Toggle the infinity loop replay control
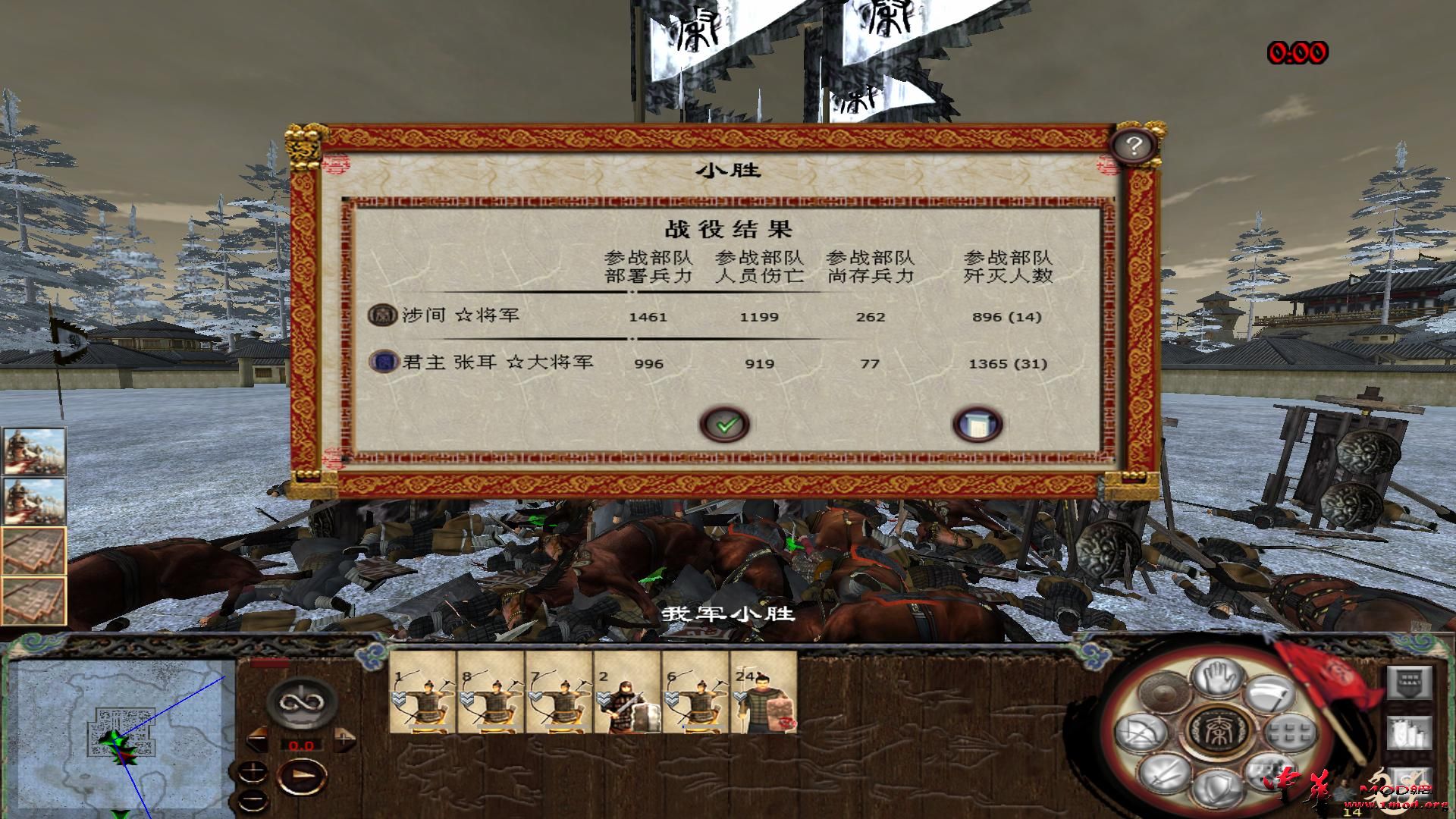 point(301,703)
